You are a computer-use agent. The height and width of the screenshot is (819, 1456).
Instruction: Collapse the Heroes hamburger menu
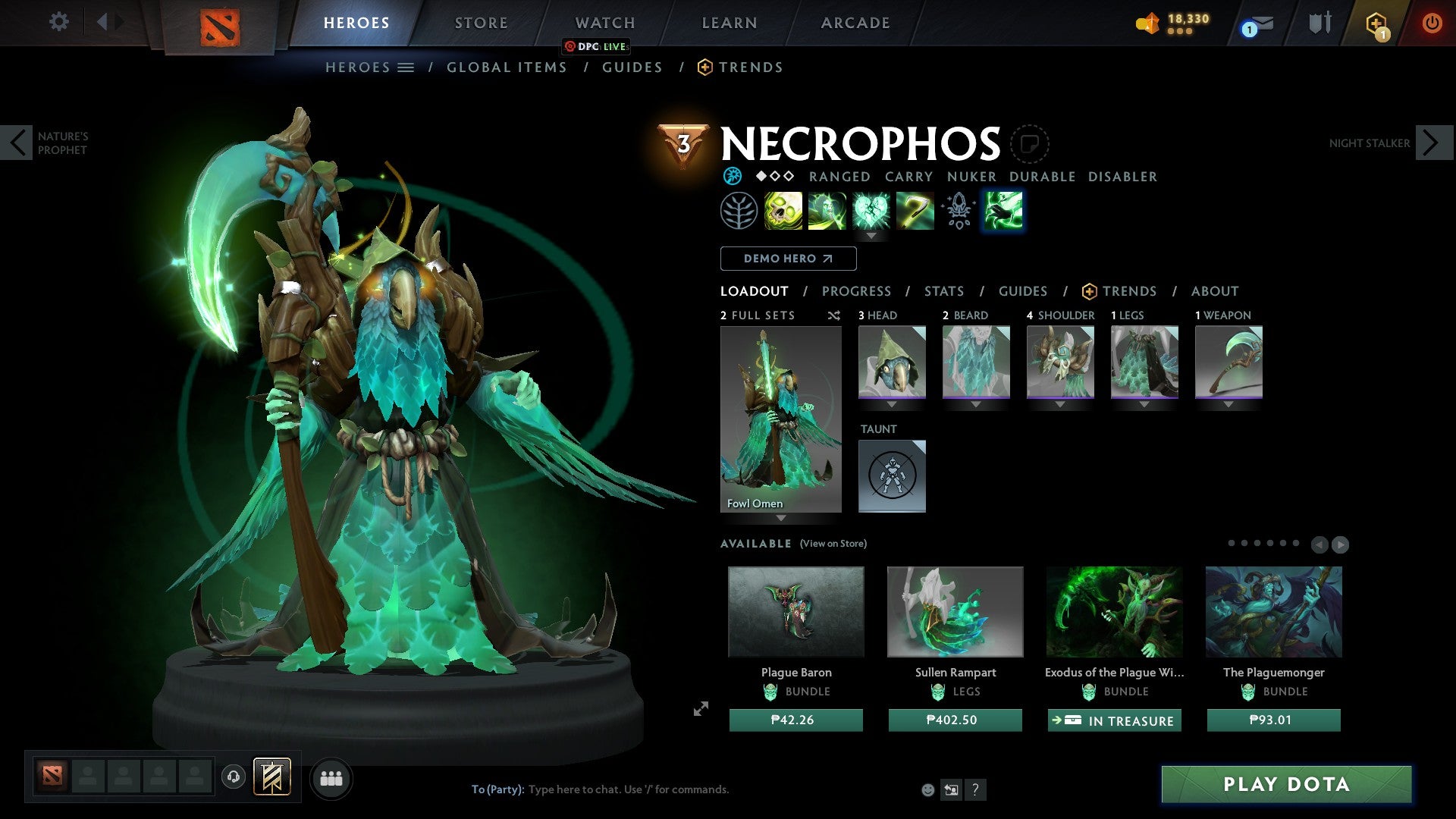click(x=406, y=67)
